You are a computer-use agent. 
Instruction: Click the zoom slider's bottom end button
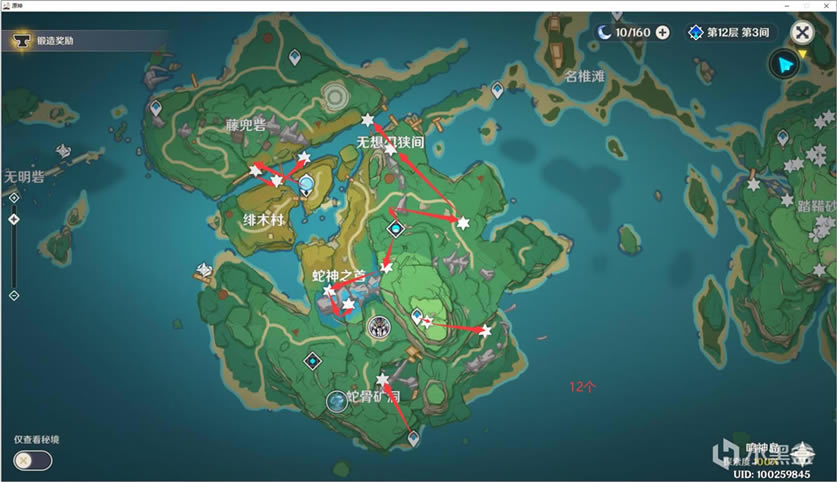[14, 295]
